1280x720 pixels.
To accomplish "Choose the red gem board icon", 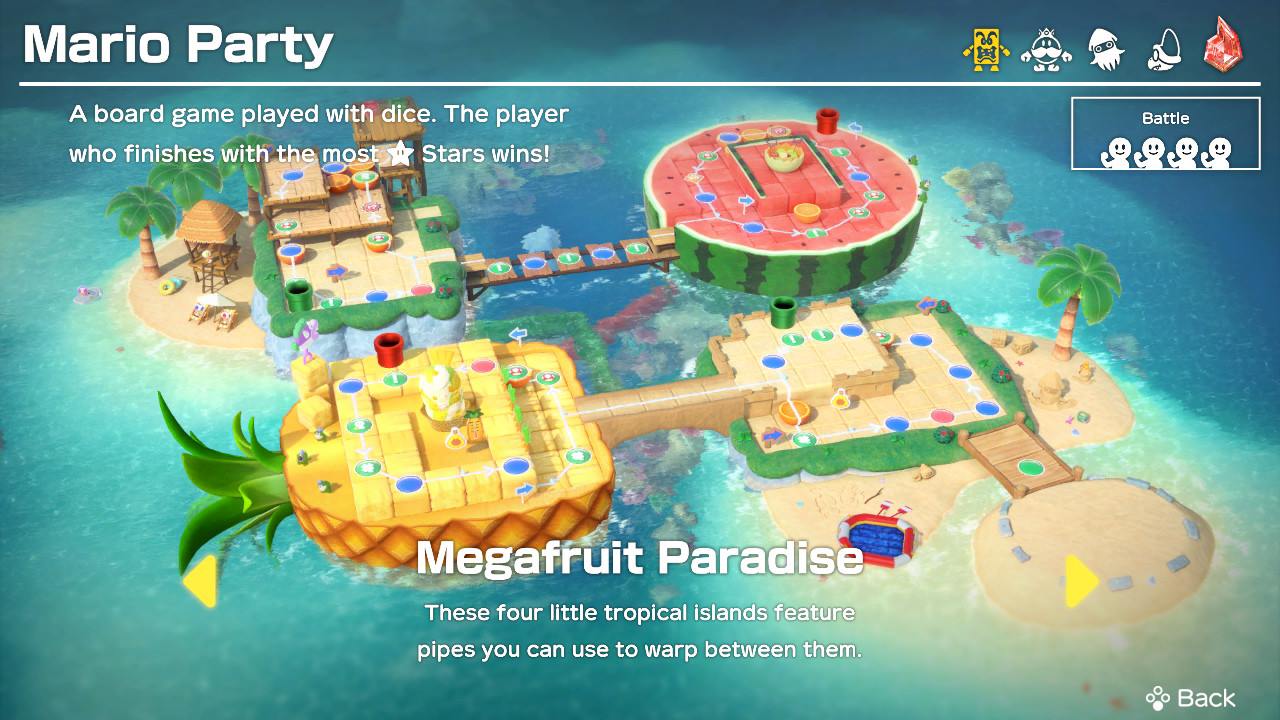I will click(x=1226, y=47).
